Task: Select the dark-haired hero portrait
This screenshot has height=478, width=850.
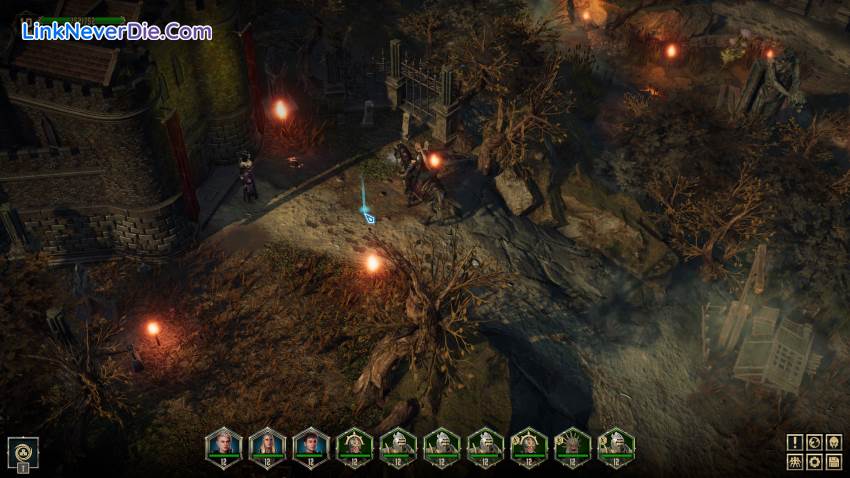Action: [x=311, y=444]
